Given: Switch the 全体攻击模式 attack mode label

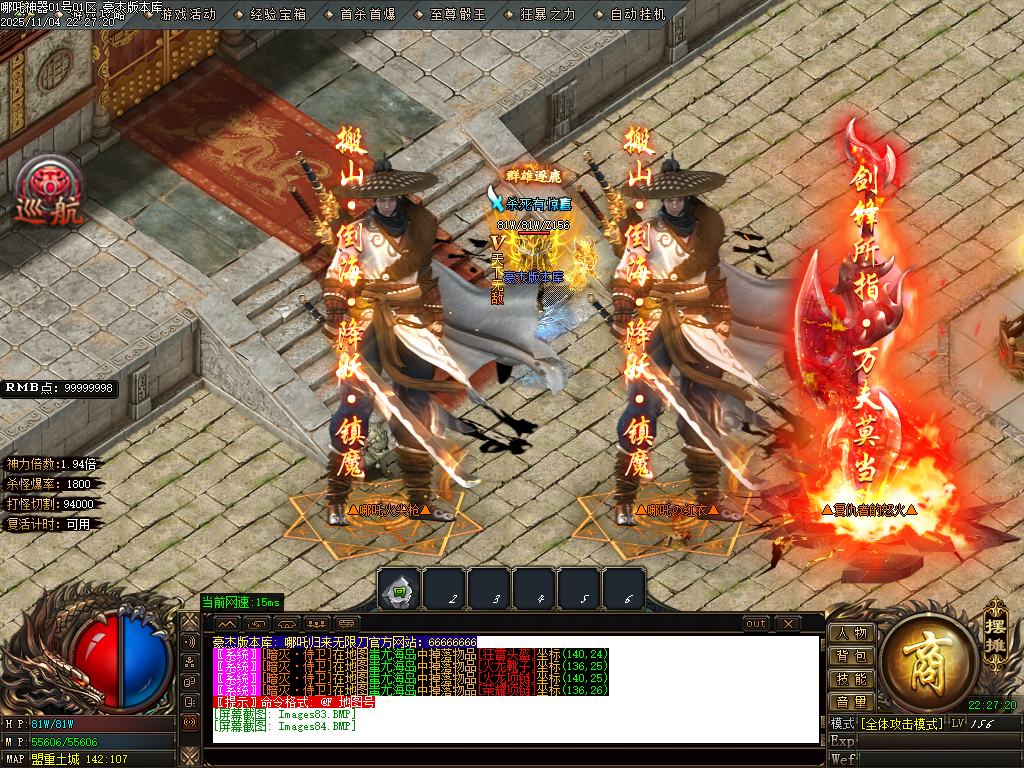Looking at the screenshot, I should point(902,723).
